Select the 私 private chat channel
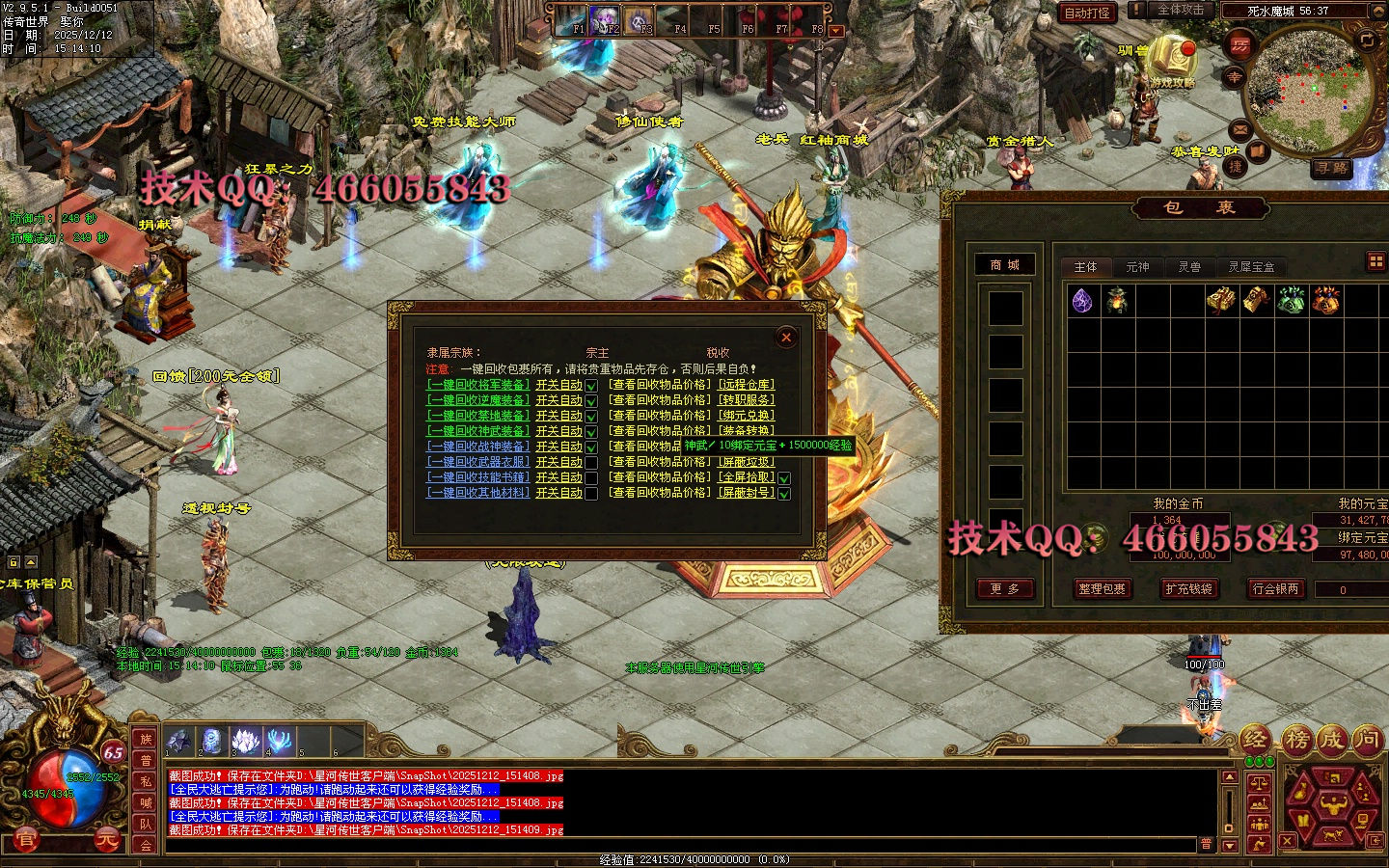Screen dimensions: 1389x868 (x=146, y=781)
